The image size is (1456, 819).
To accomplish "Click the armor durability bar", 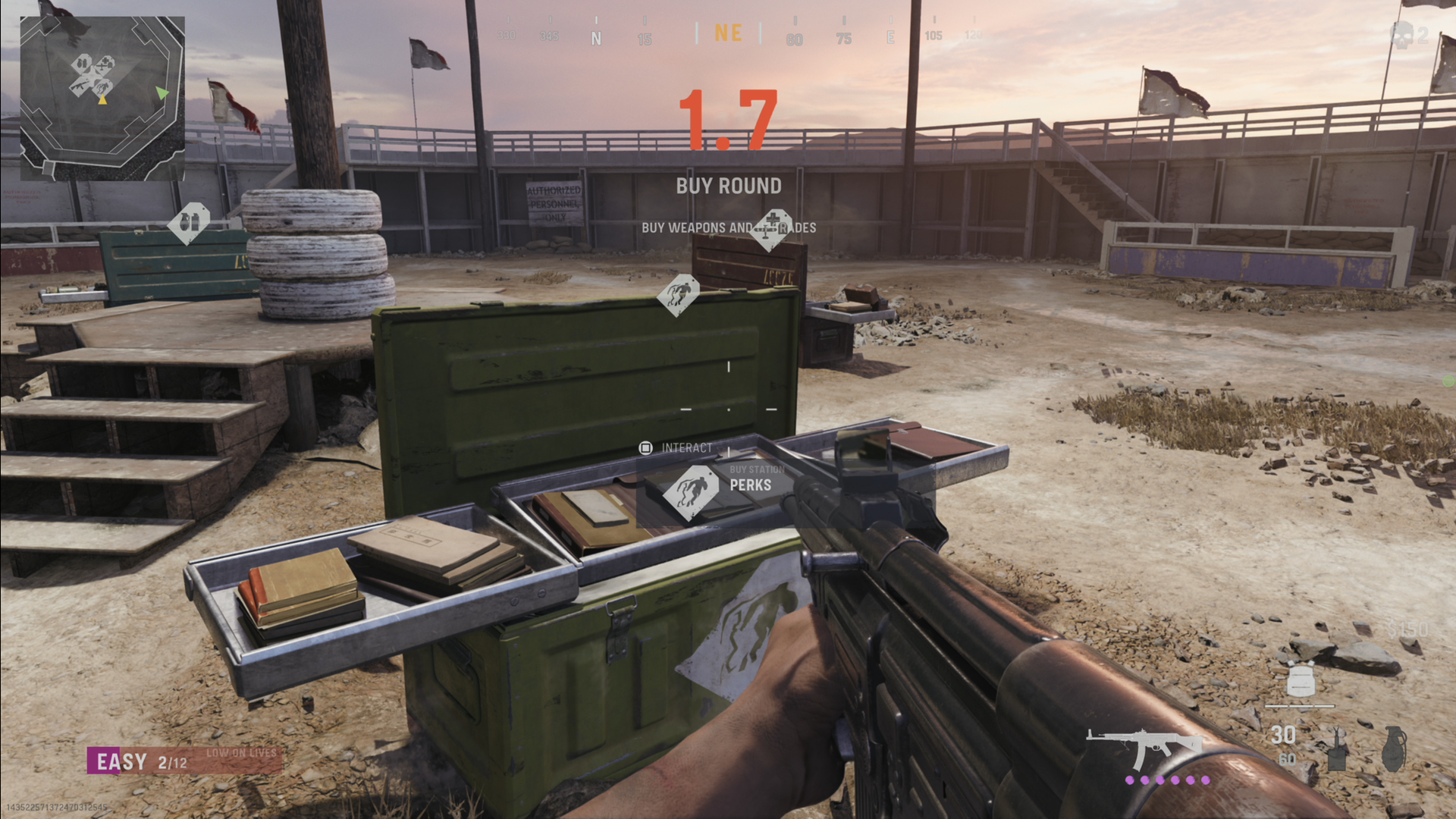I will [x=1300, y=705].
